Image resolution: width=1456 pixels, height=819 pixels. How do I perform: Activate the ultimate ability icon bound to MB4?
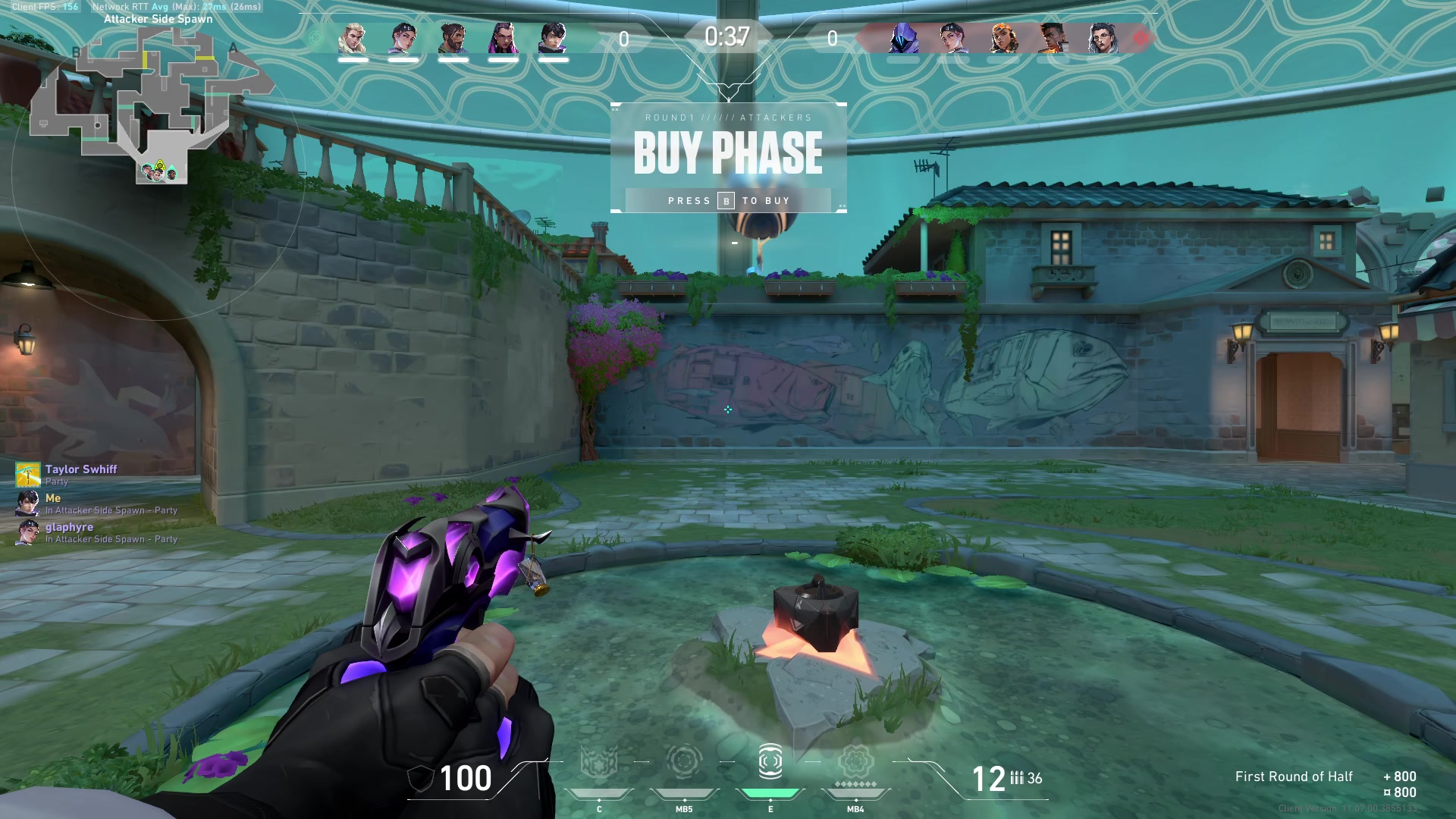pyautogui.click(x=855, y=763)
